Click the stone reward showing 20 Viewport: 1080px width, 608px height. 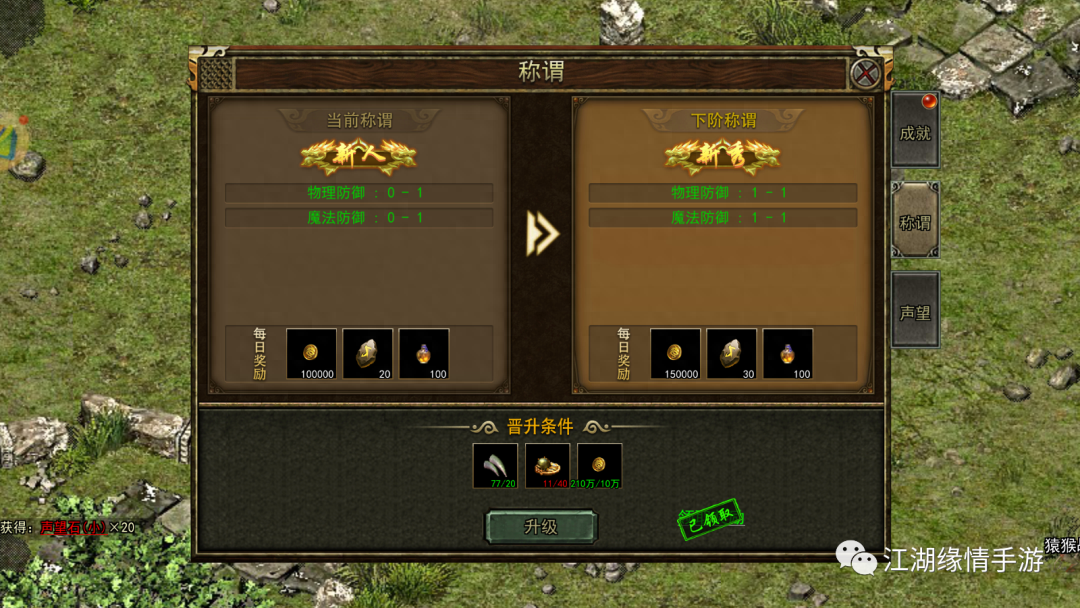(368, 354)
